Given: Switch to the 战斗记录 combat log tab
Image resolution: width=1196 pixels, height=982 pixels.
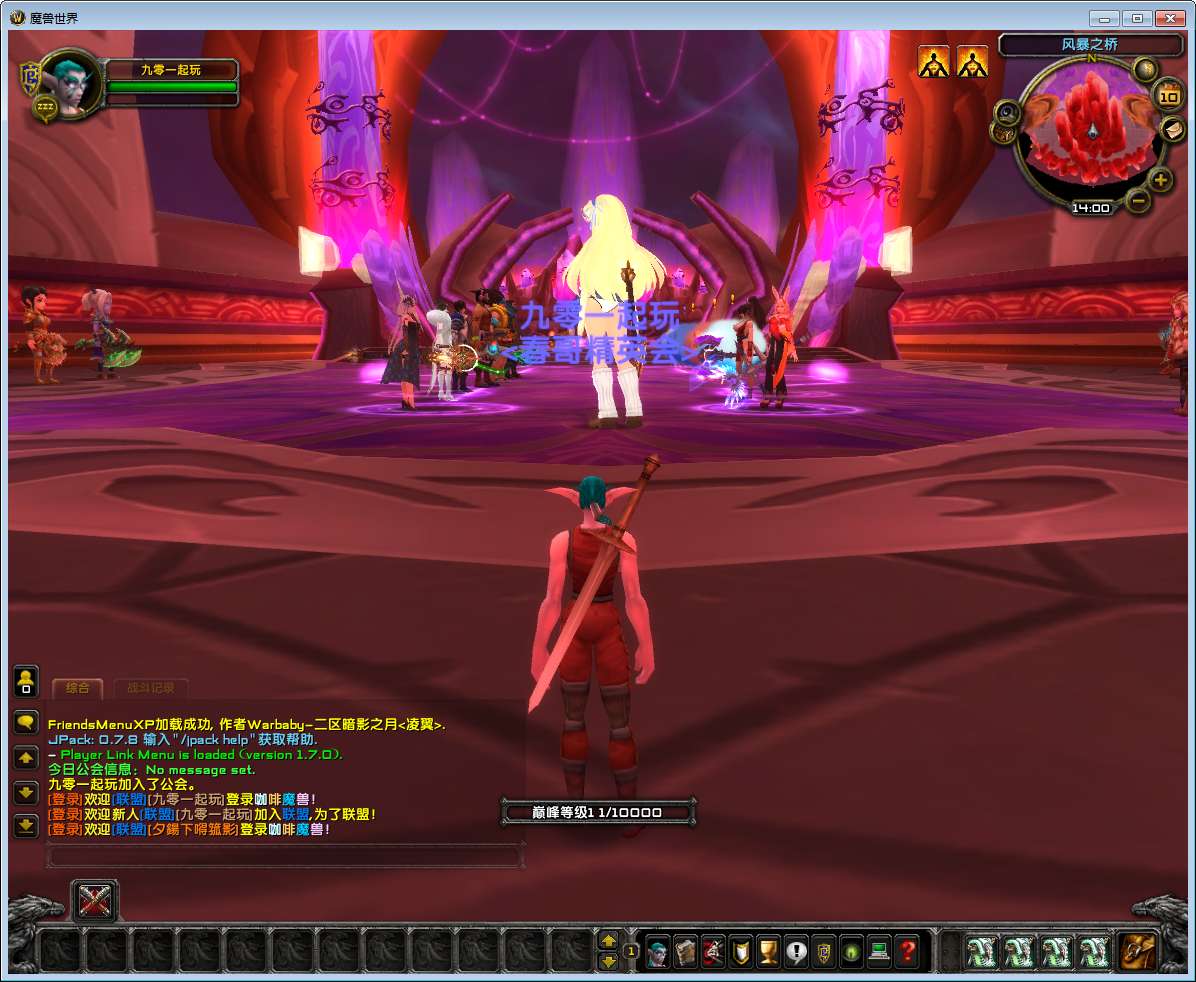Looking at the screenshot, I should pyautogui.click(x=150, y=688).
